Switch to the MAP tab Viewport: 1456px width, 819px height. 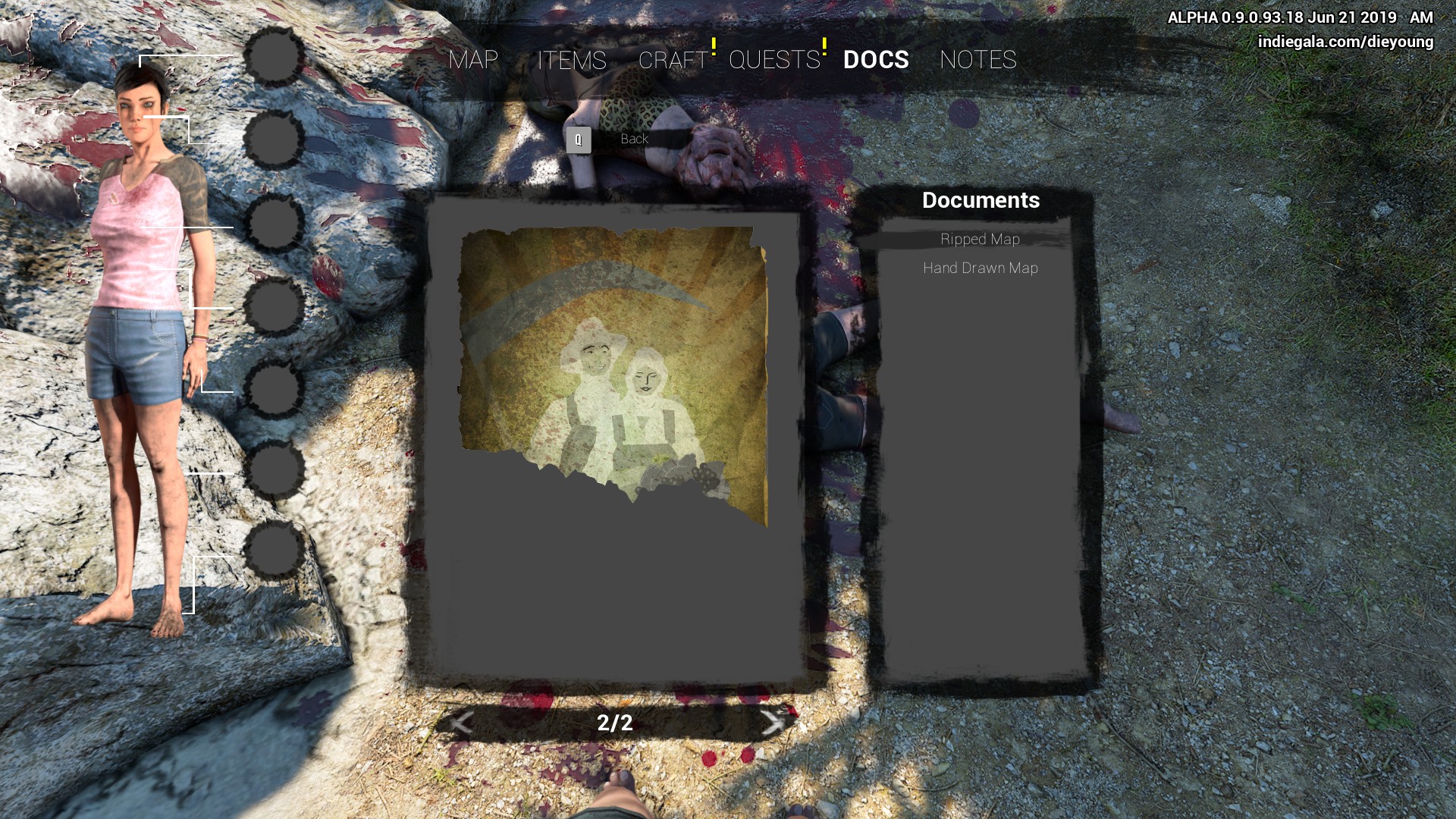coord(473,60)
